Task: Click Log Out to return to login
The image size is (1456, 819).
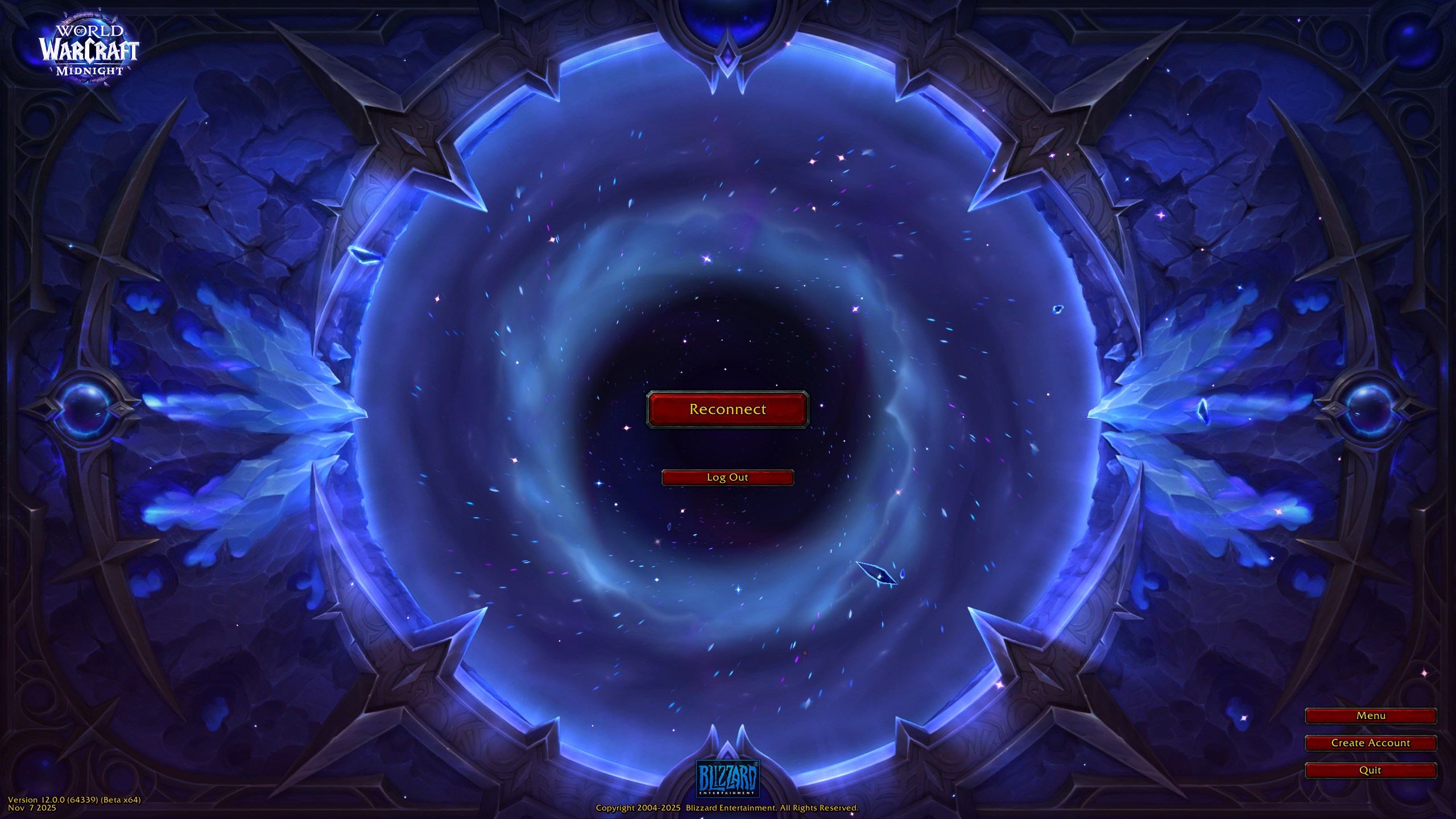Action: pyautogui.click(x=728, y=478)
